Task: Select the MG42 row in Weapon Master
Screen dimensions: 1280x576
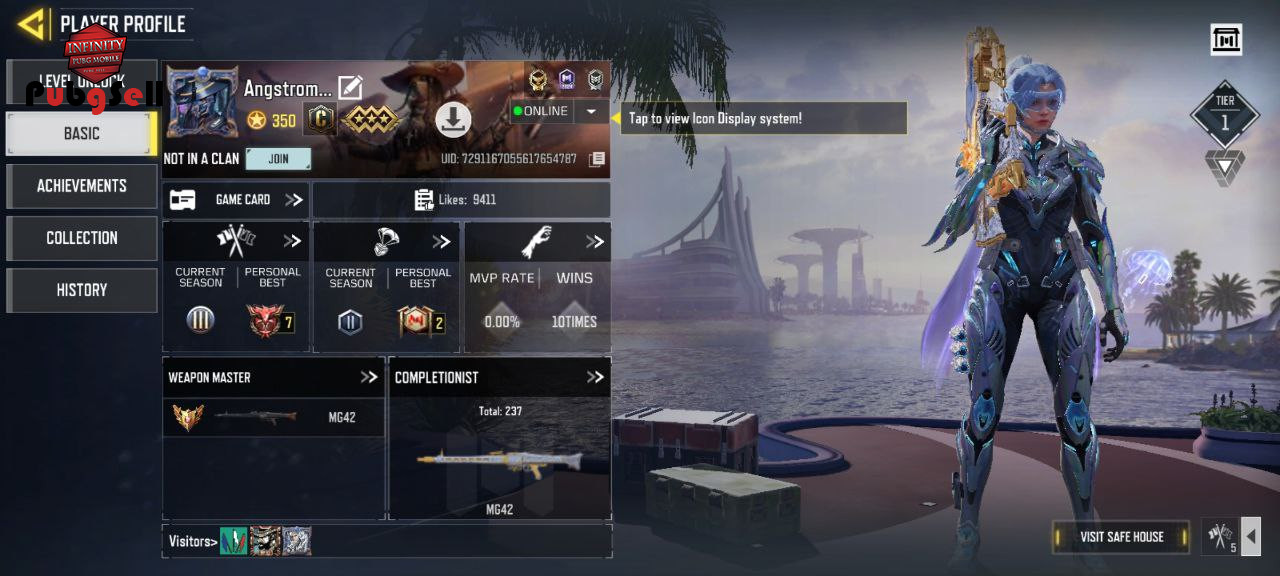Action: click(x=273, y=418)
